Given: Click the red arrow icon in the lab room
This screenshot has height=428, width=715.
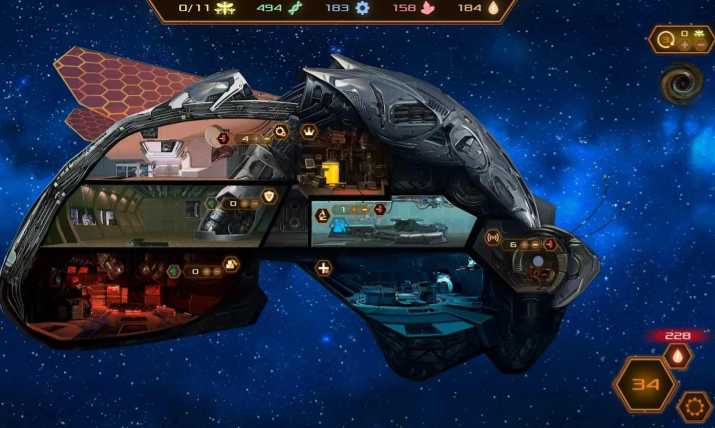Looking at the screenshot, I should (x=379, y=210).
